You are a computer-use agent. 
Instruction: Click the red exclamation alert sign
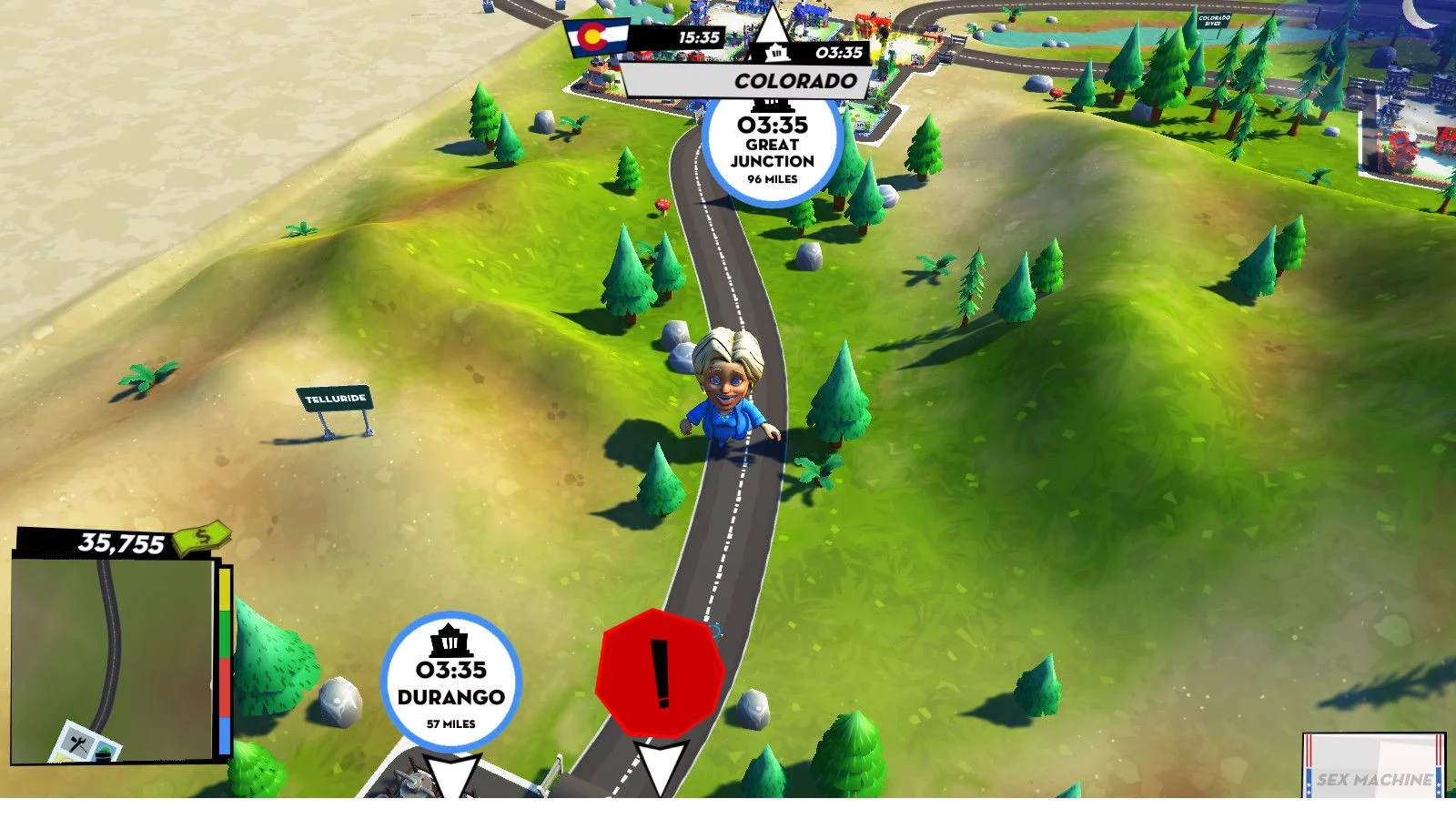(x=660, y=673)
